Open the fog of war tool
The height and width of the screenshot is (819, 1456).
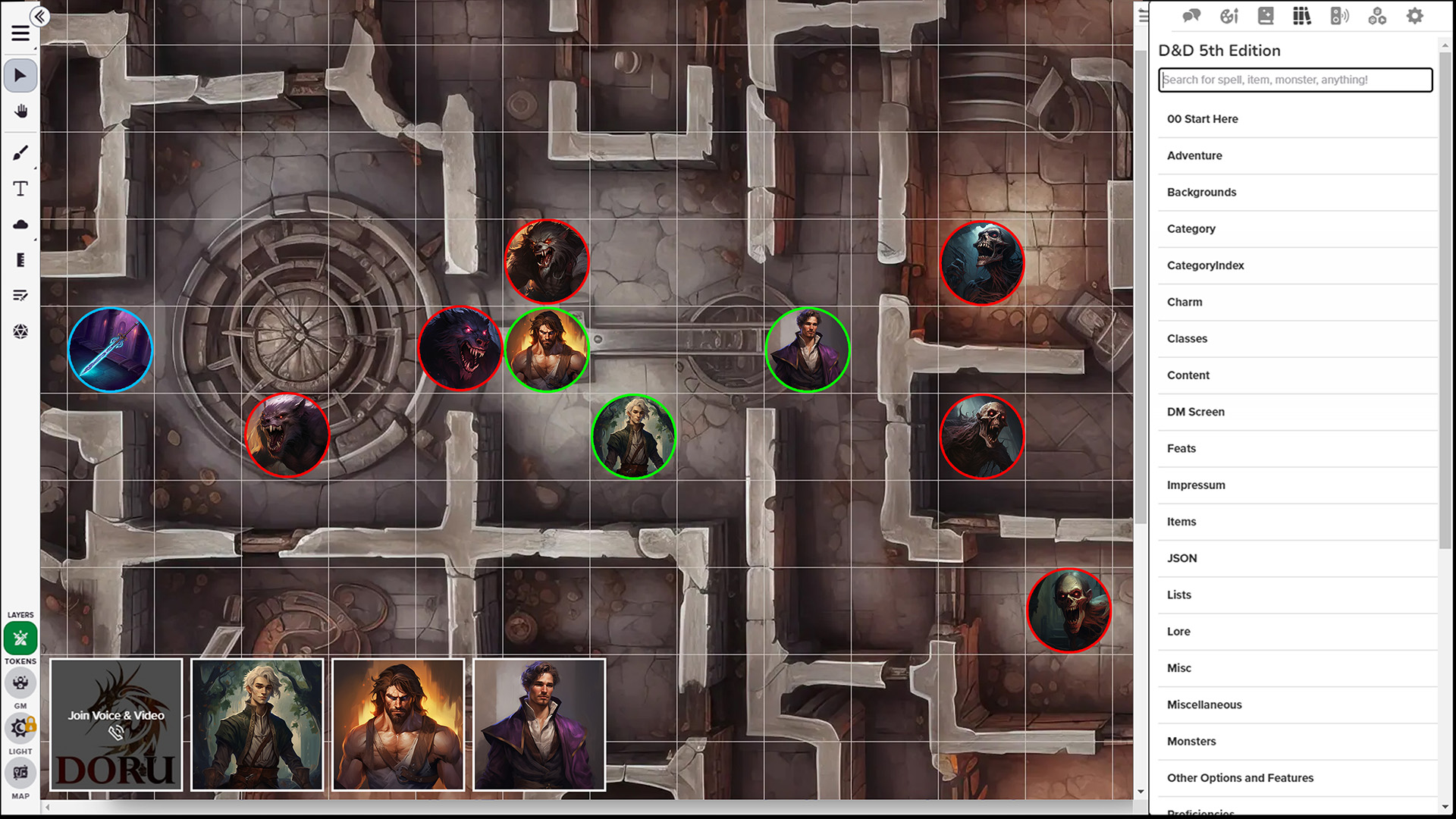[x=20, y=224]
